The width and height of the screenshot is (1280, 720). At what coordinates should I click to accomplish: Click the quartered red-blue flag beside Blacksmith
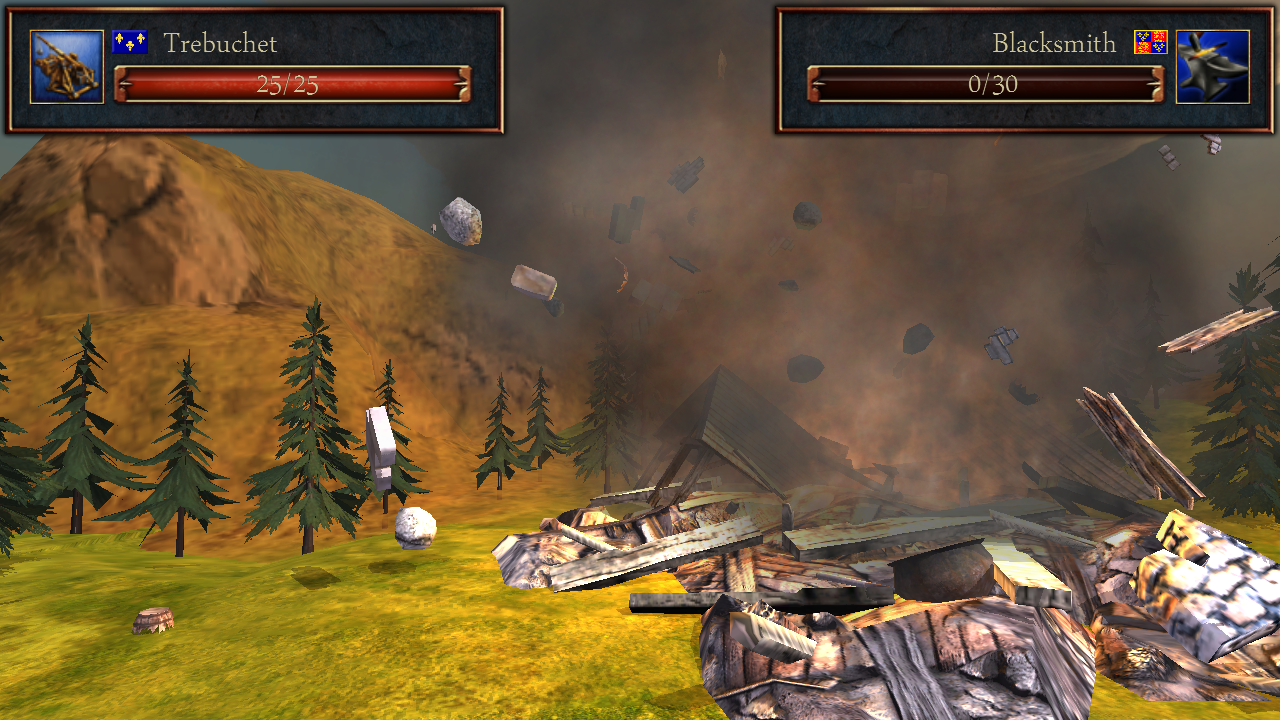[x=1151, y=42]
